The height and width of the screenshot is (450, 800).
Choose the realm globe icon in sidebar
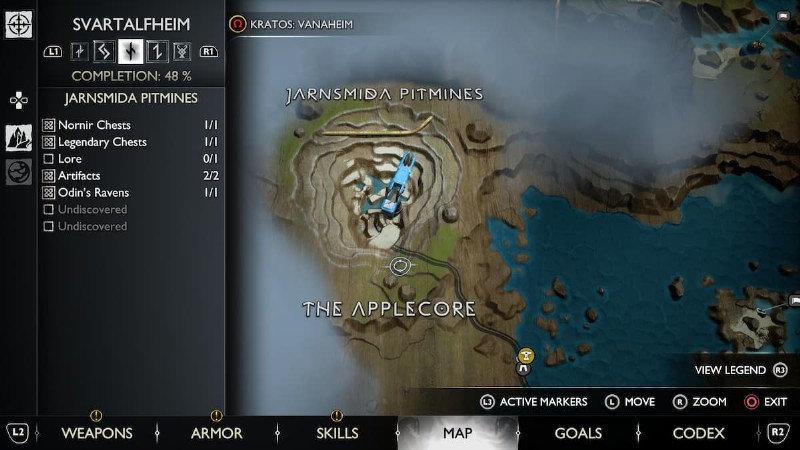[19, 172]
